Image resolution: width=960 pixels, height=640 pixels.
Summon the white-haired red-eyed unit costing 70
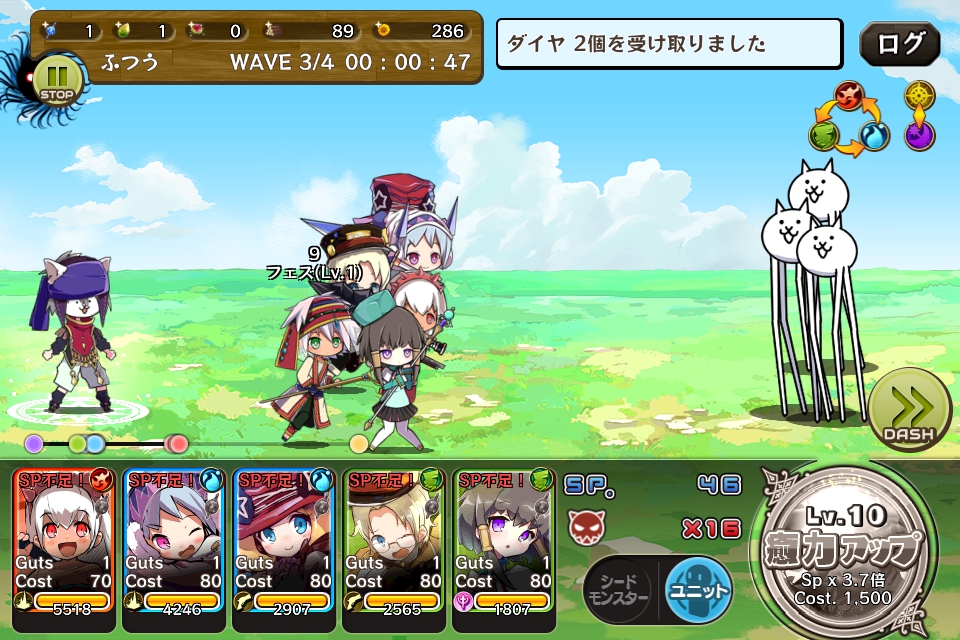click(x=64, y=548)
